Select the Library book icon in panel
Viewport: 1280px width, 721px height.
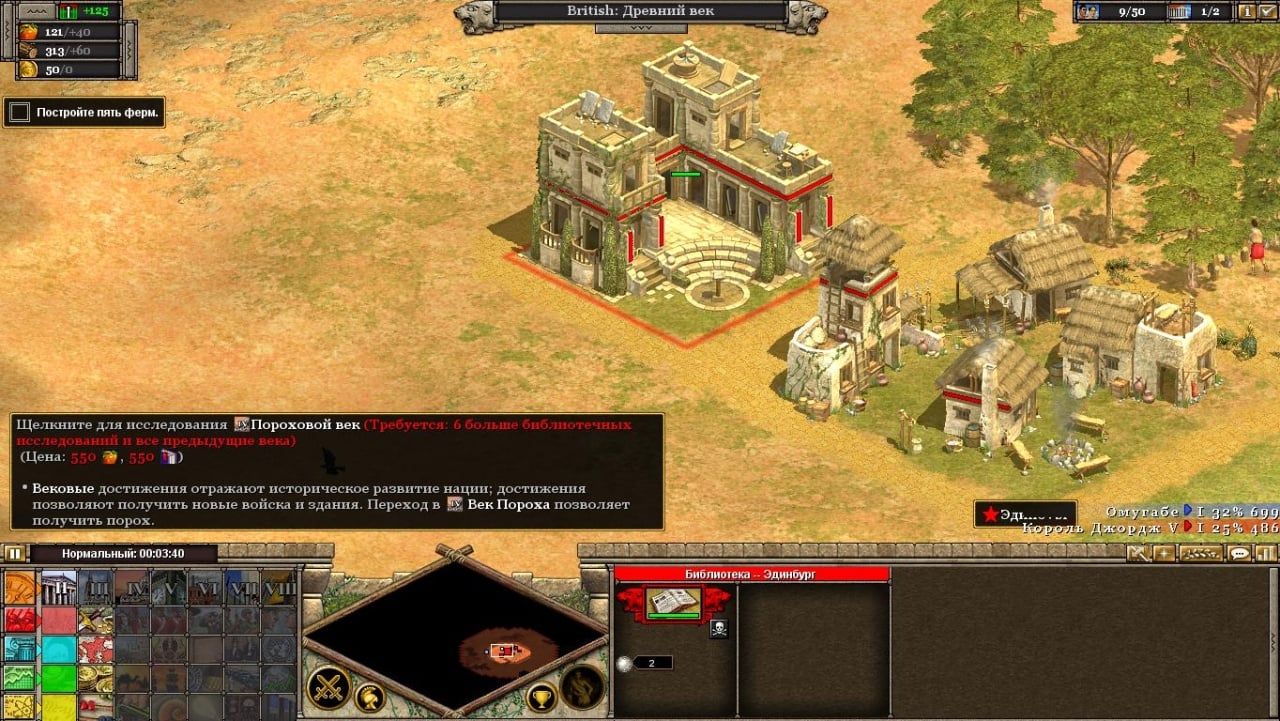[672, 603]
